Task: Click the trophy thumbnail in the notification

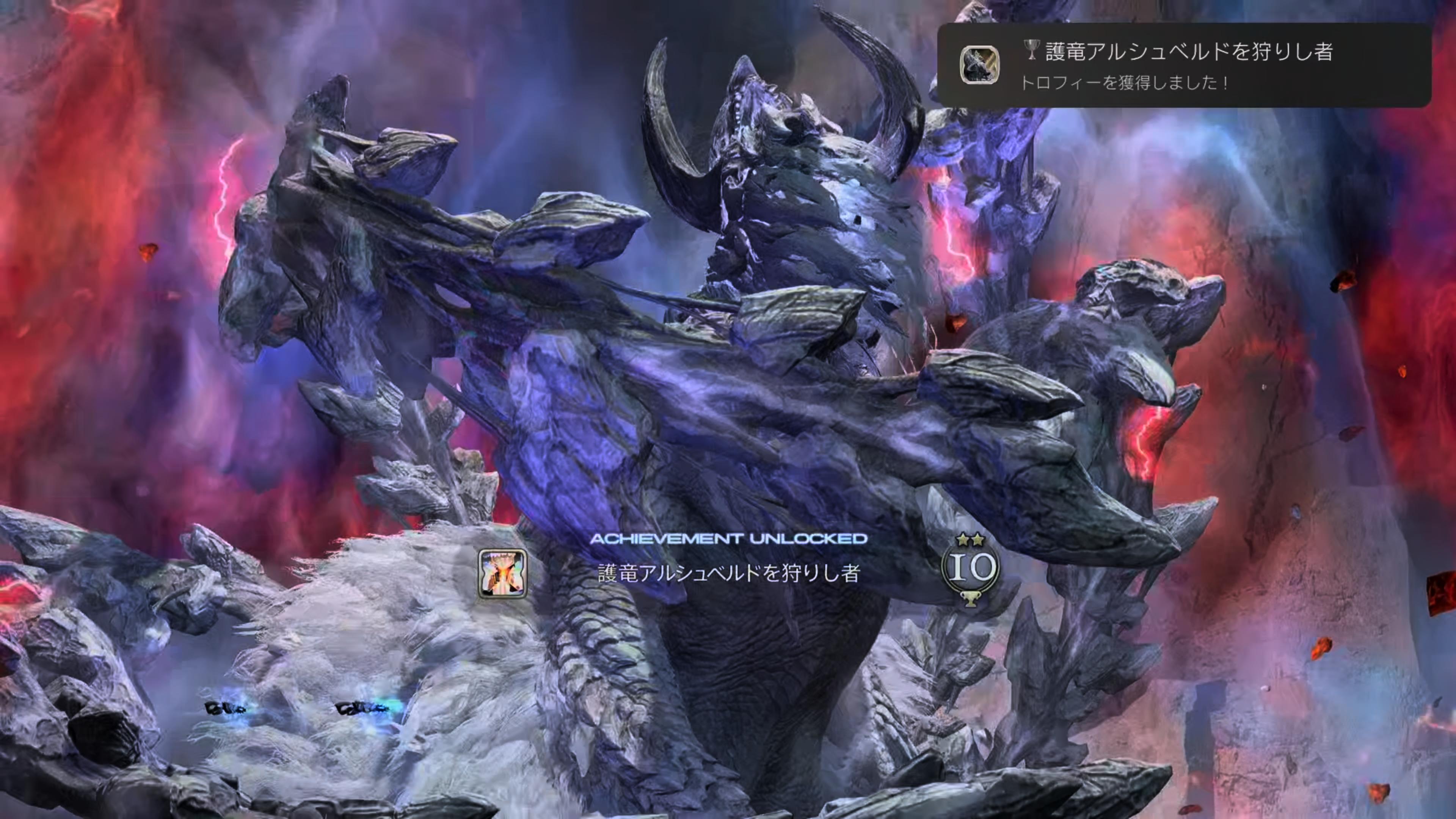Action: tap(979, 65)
